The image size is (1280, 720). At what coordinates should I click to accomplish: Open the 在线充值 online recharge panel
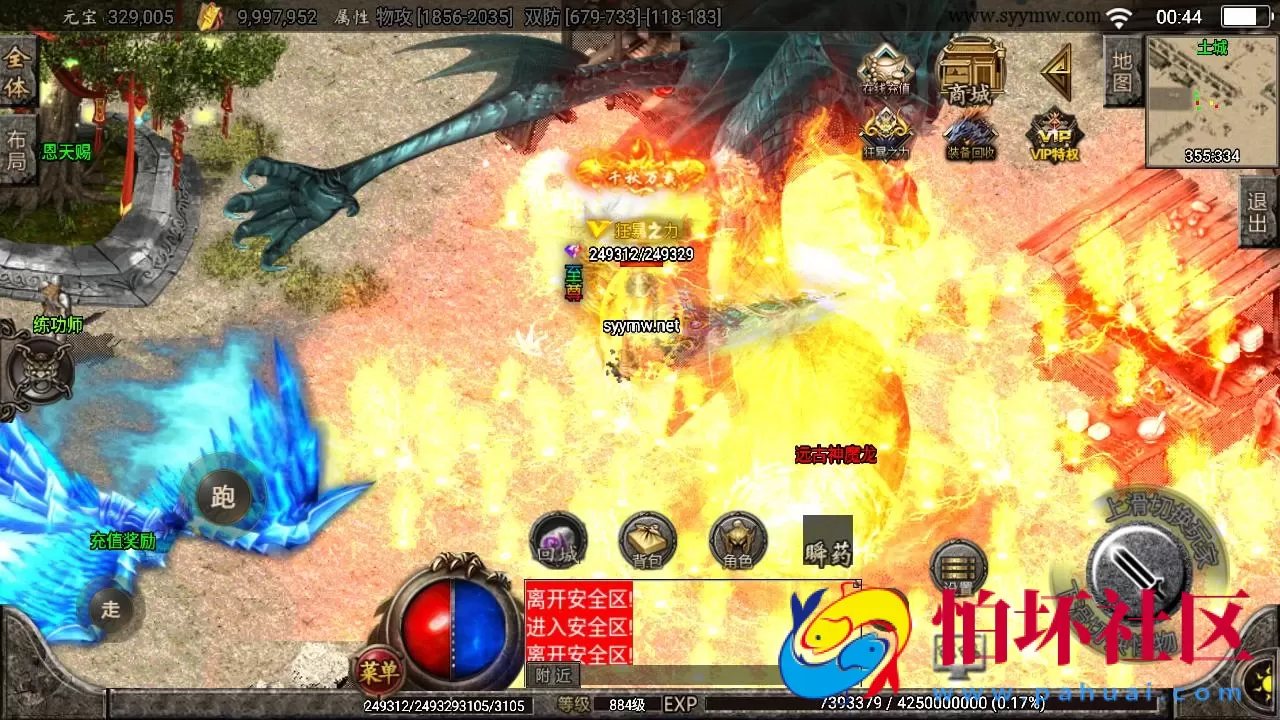[x=884, y=70]
